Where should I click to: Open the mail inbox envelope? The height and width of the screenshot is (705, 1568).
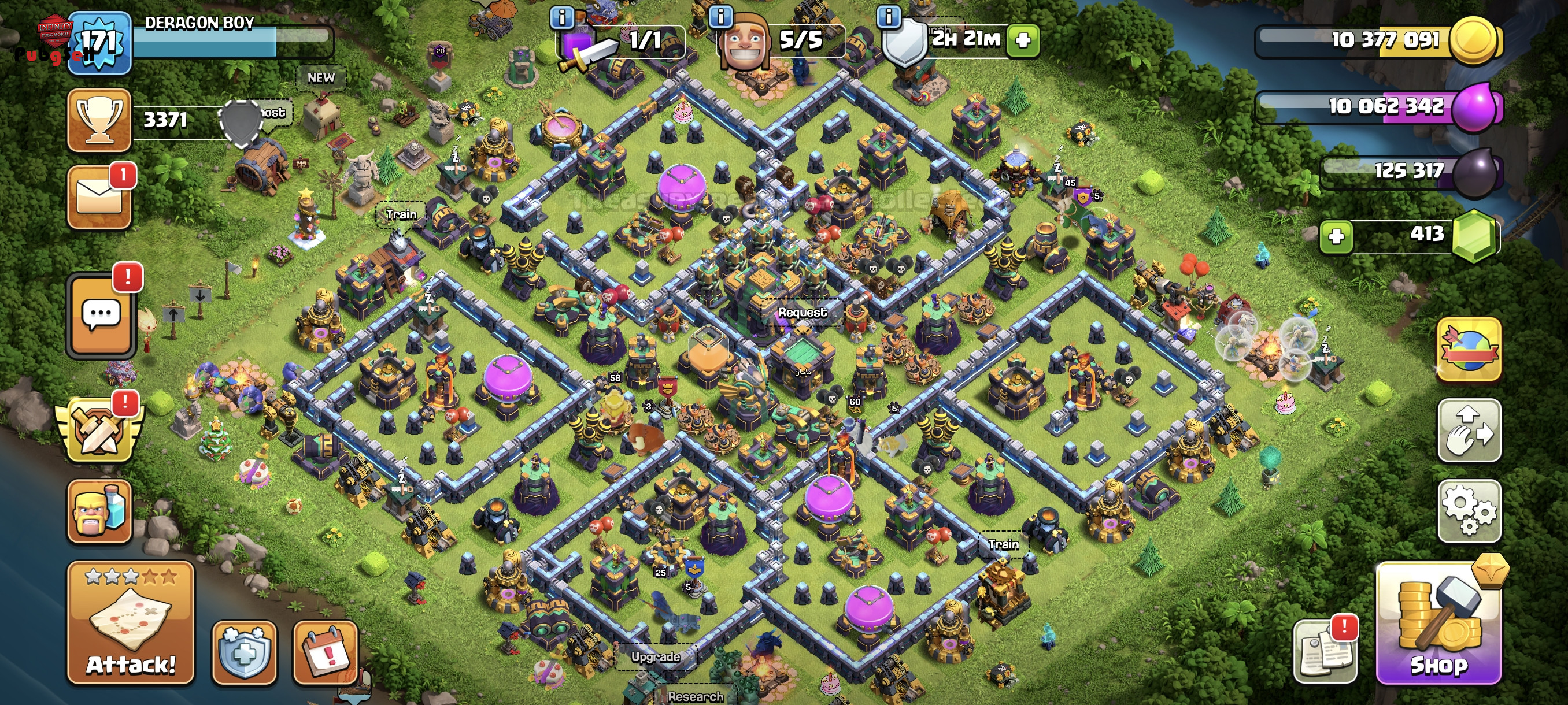tap(99, 198)
